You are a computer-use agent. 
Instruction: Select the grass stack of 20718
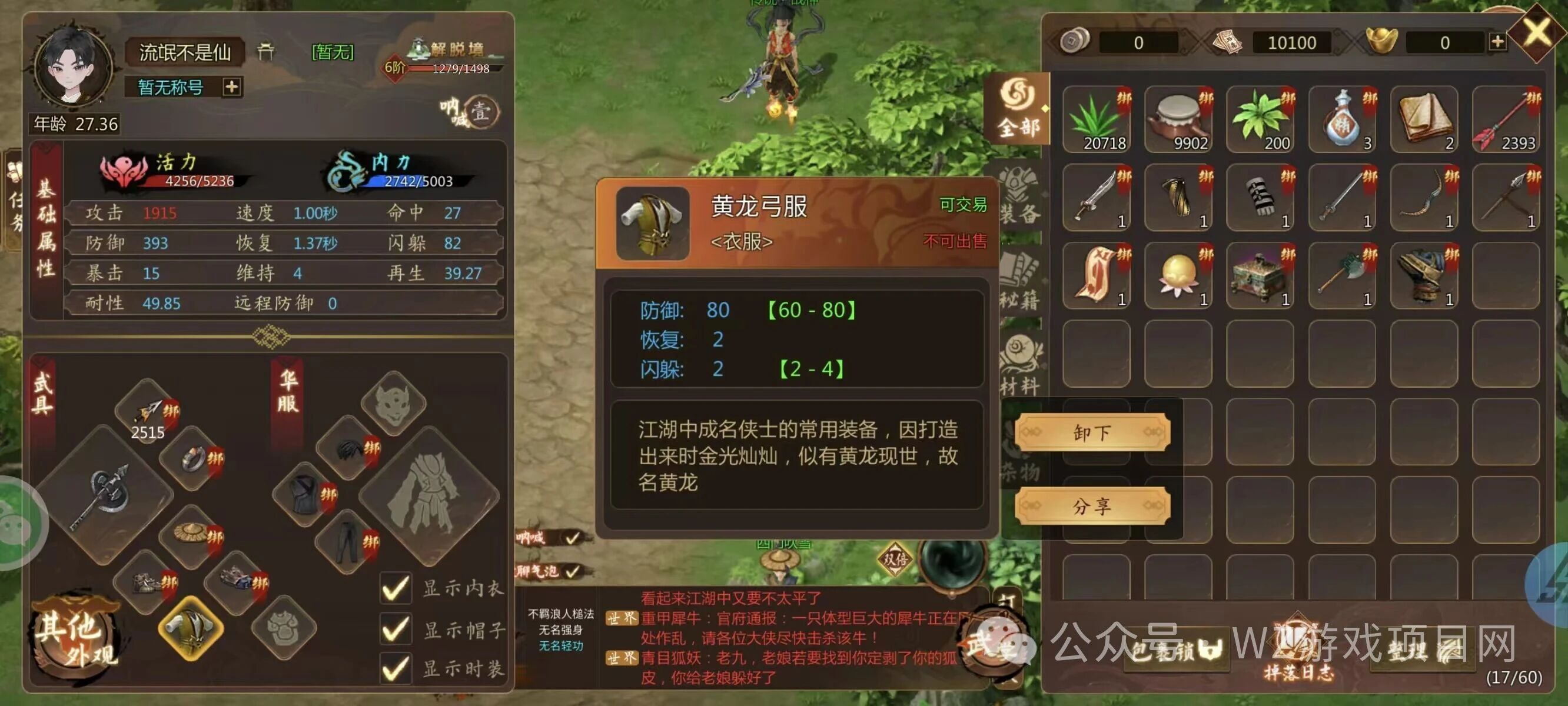pos(1097,119)
